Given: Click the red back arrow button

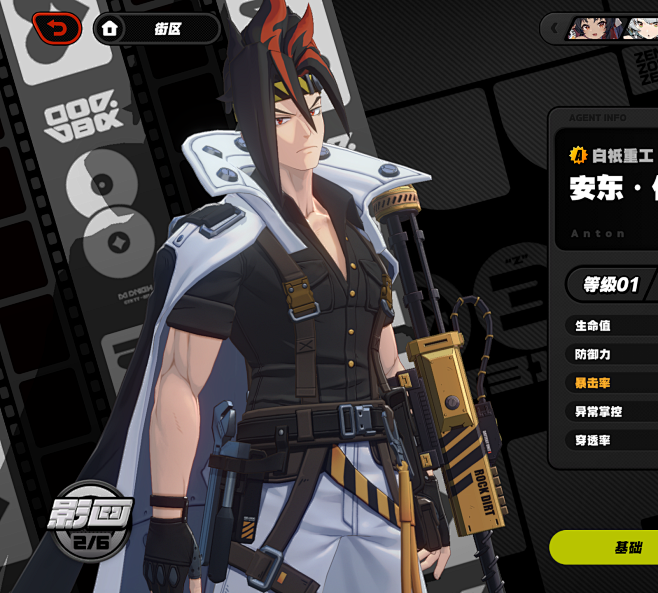Looking at the screenshot, I should 57,29.
